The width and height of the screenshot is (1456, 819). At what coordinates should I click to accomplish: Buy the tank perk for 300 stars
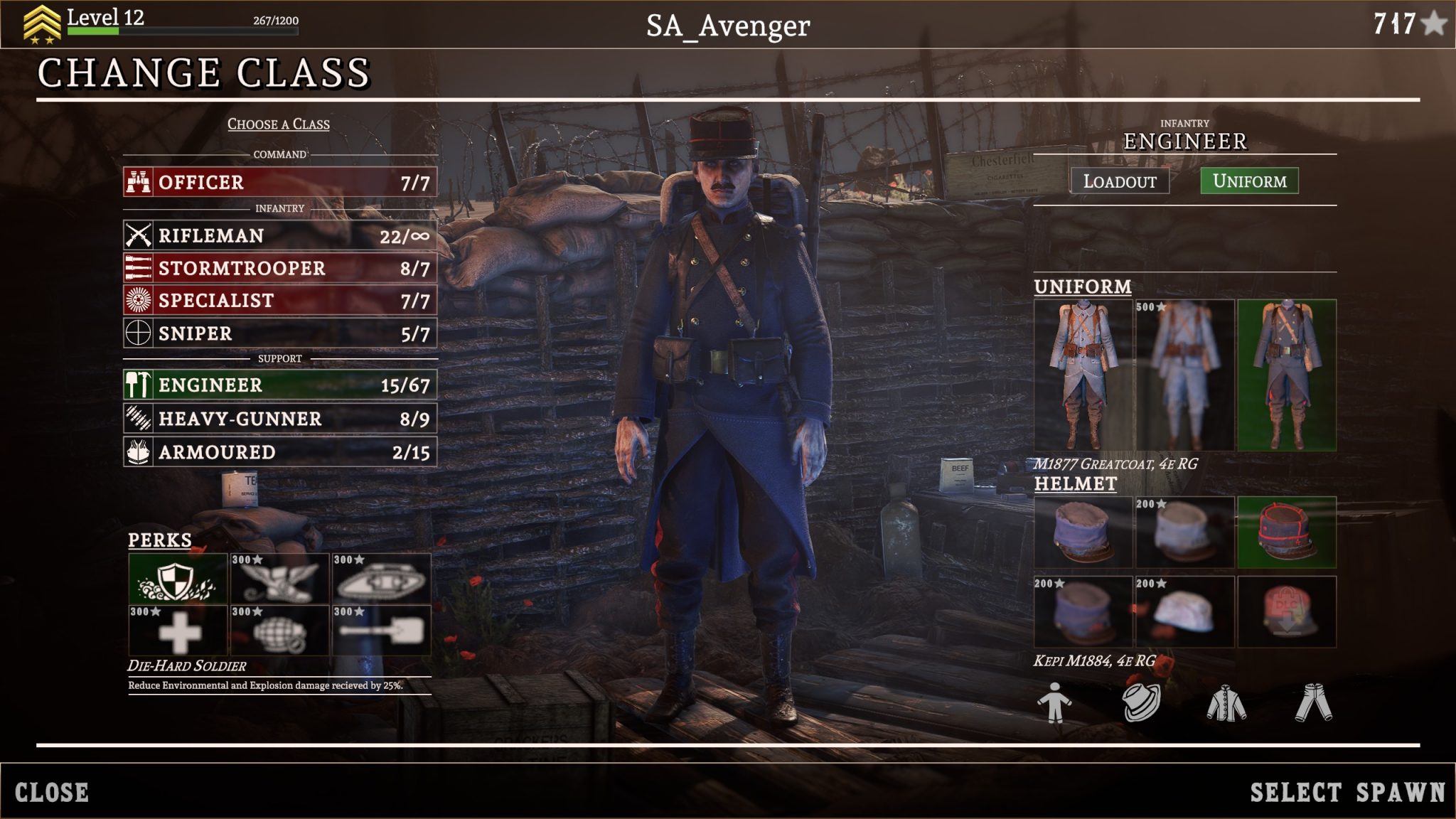point(381,579)
